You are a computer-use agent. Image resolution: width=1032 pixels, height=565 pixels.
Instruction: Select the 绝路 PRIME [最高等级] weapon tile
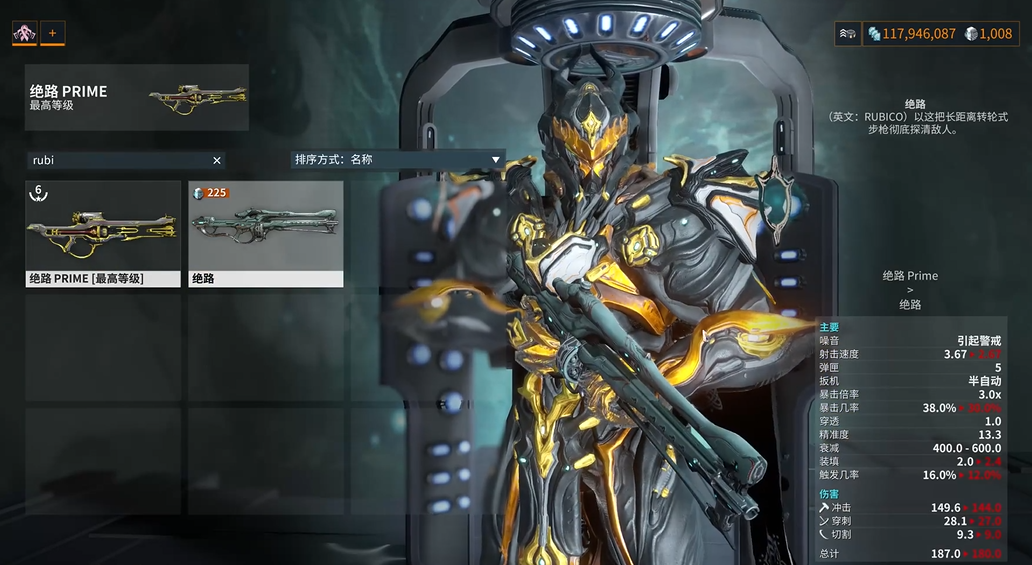(x=103, y=234)
